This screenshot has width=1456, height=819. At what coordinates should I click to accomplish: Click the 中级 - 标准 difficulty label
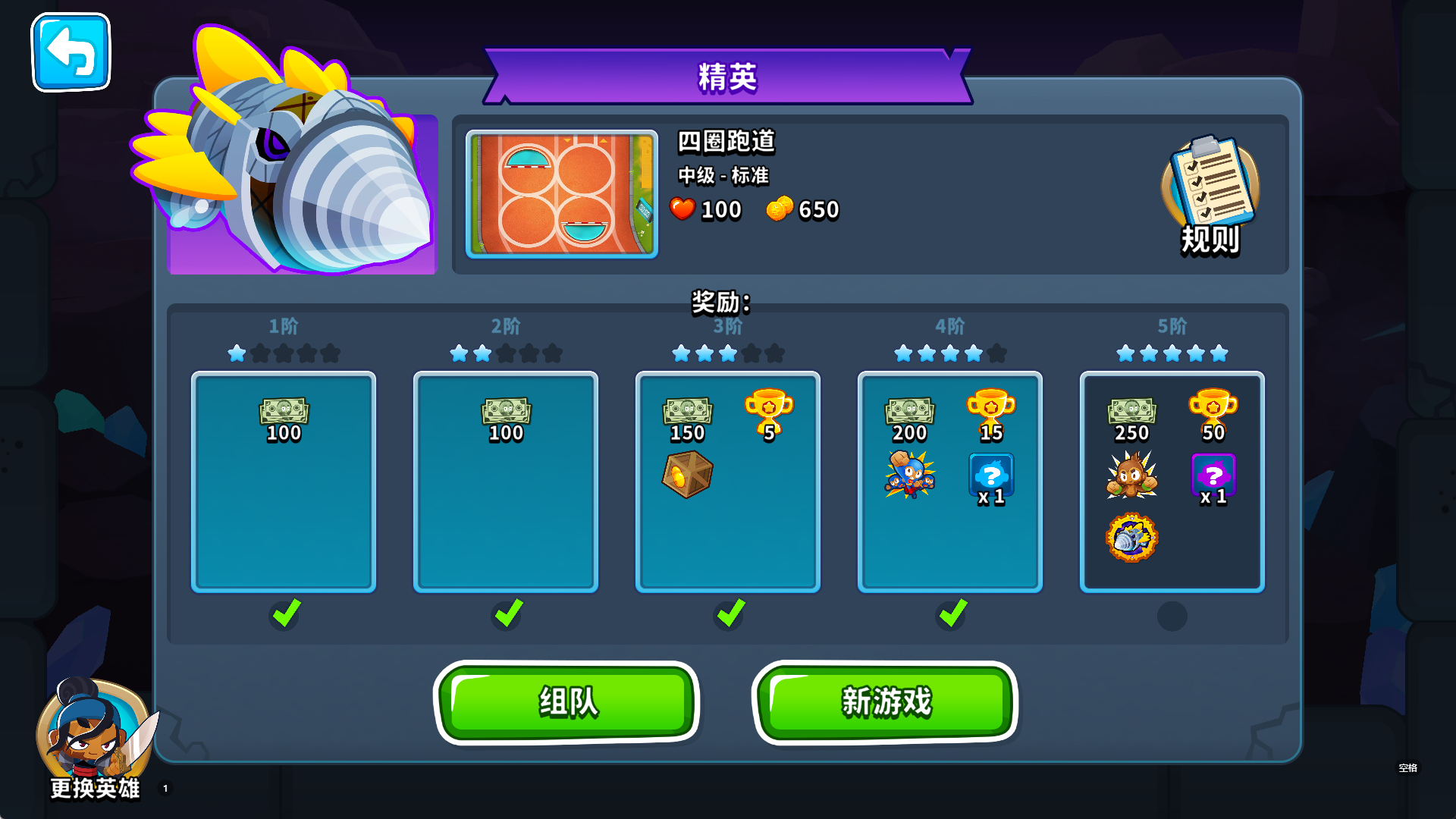coord(723,176)
